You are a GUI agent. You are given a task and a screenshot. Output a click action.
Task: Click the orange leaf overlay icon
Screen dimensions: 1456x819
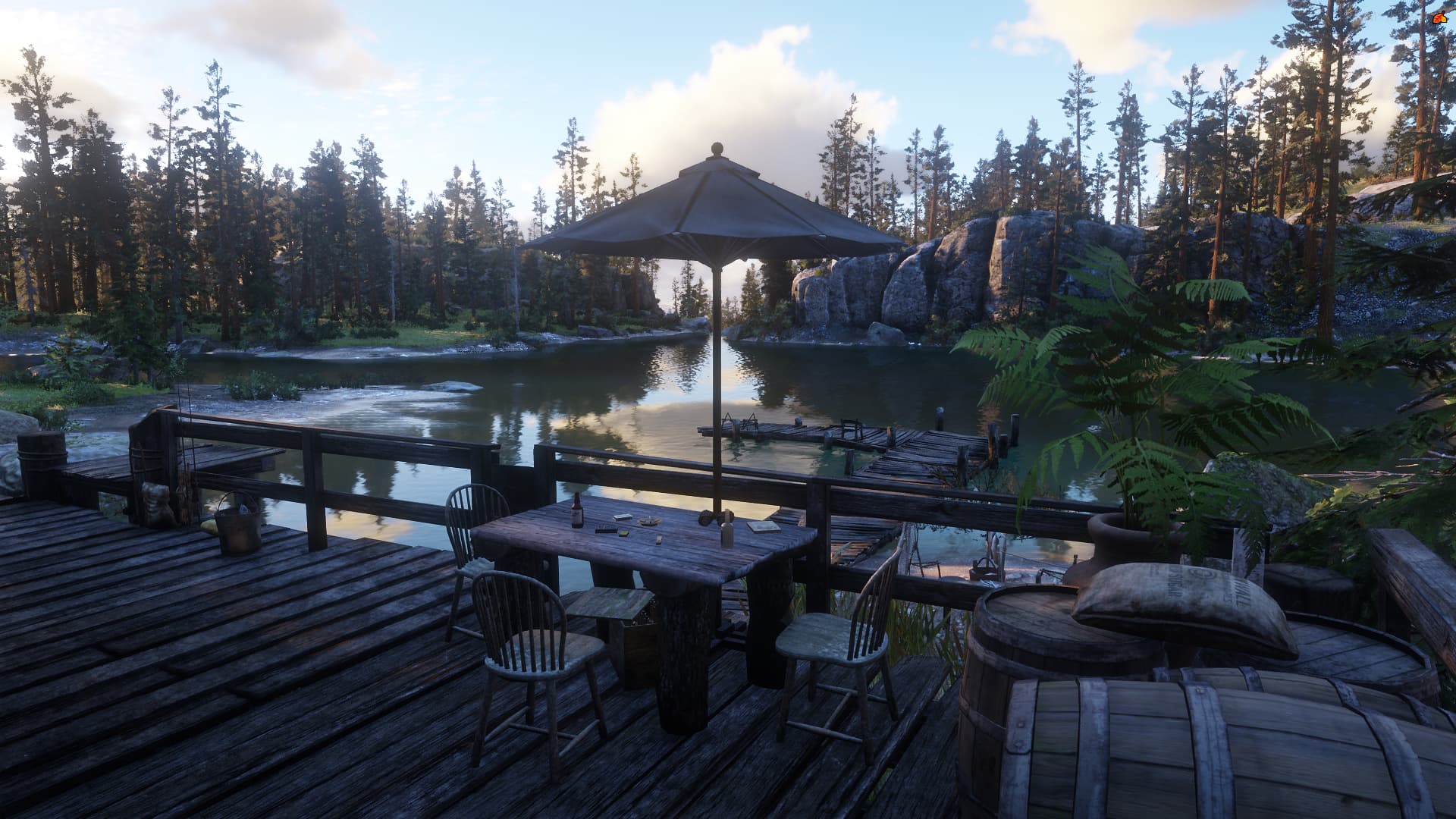1439,18
